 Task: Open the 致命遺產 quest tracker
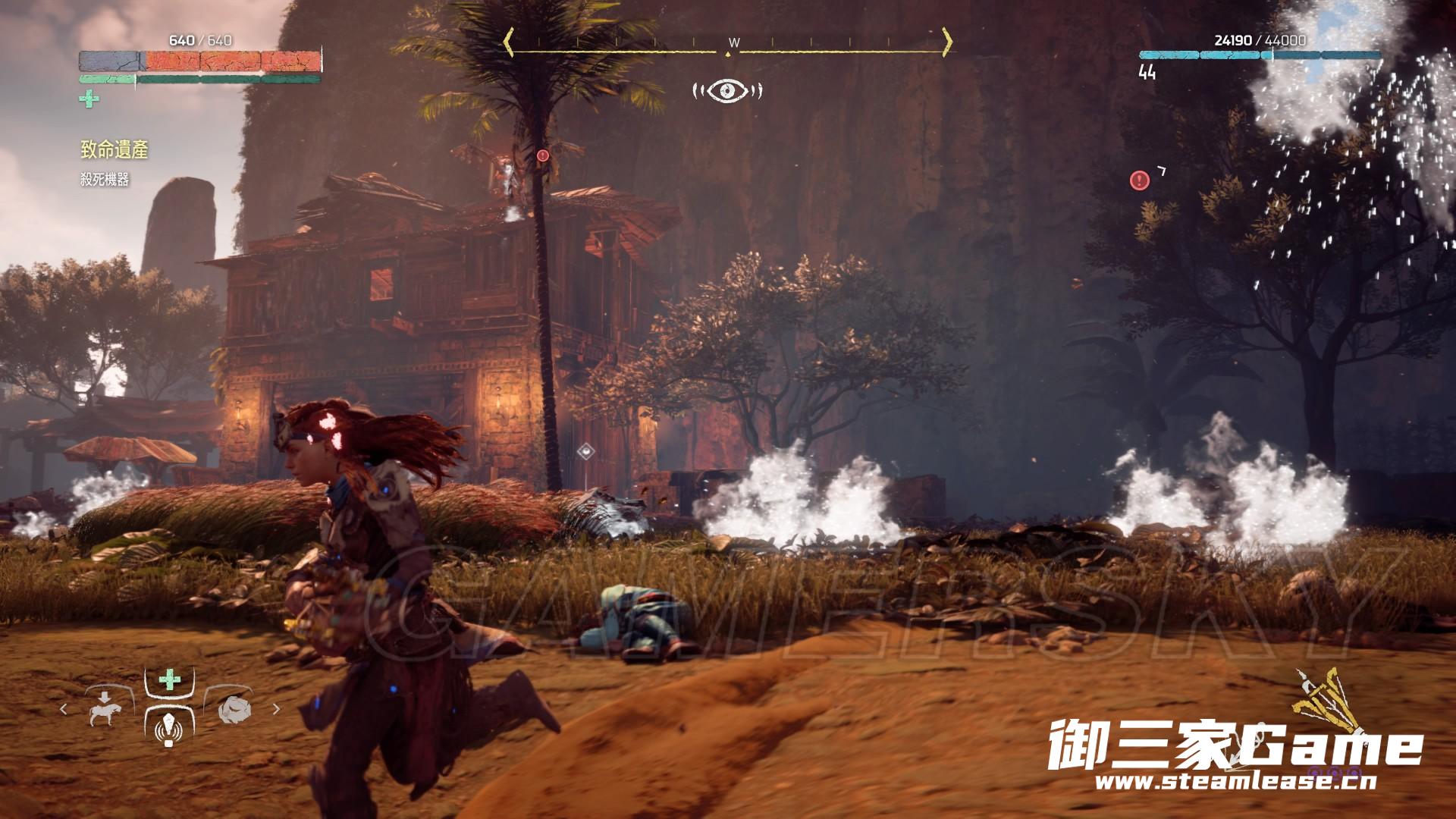point(114,150)
